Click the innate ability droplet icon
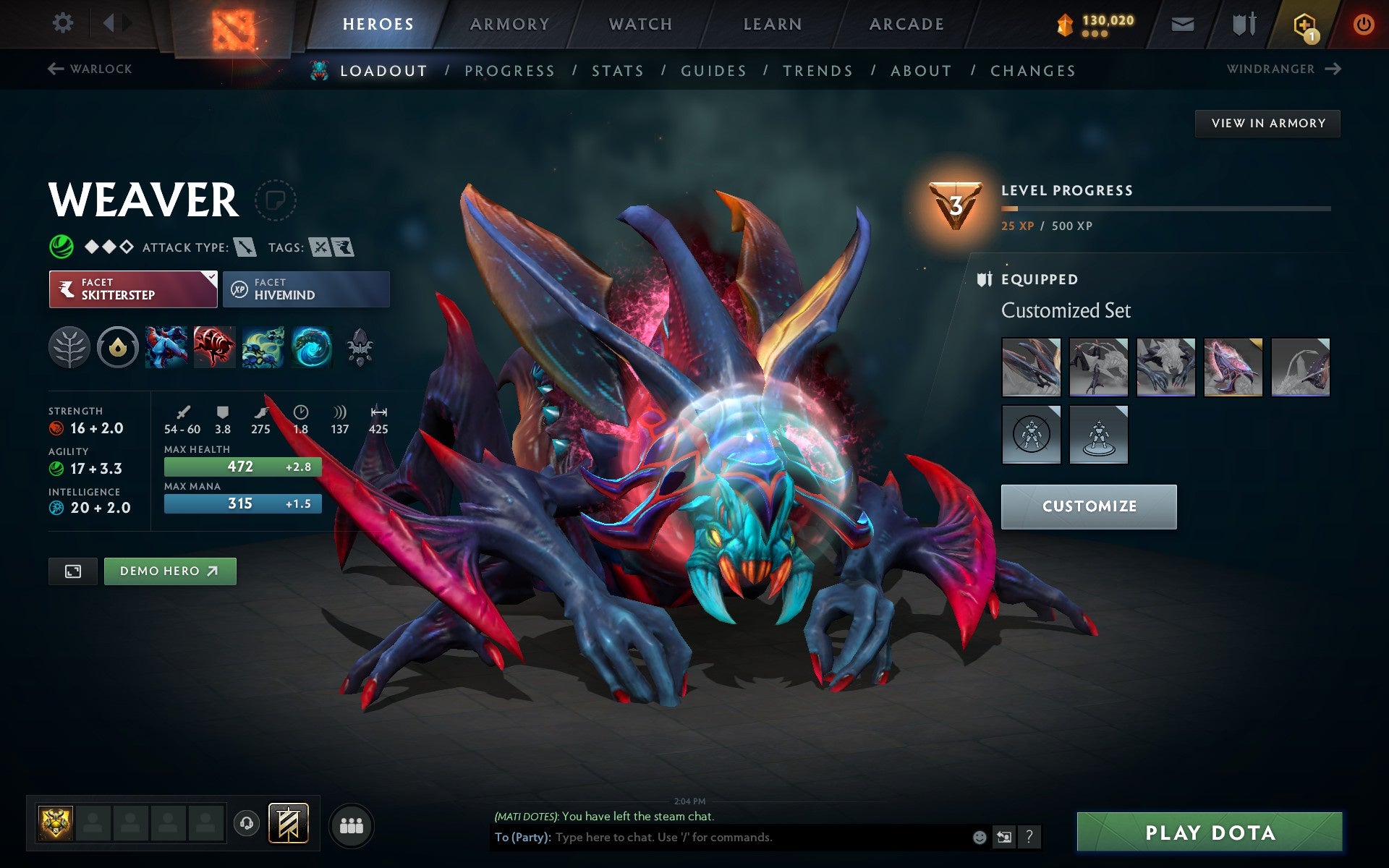1389x868 pixels. tap(118, 347)
